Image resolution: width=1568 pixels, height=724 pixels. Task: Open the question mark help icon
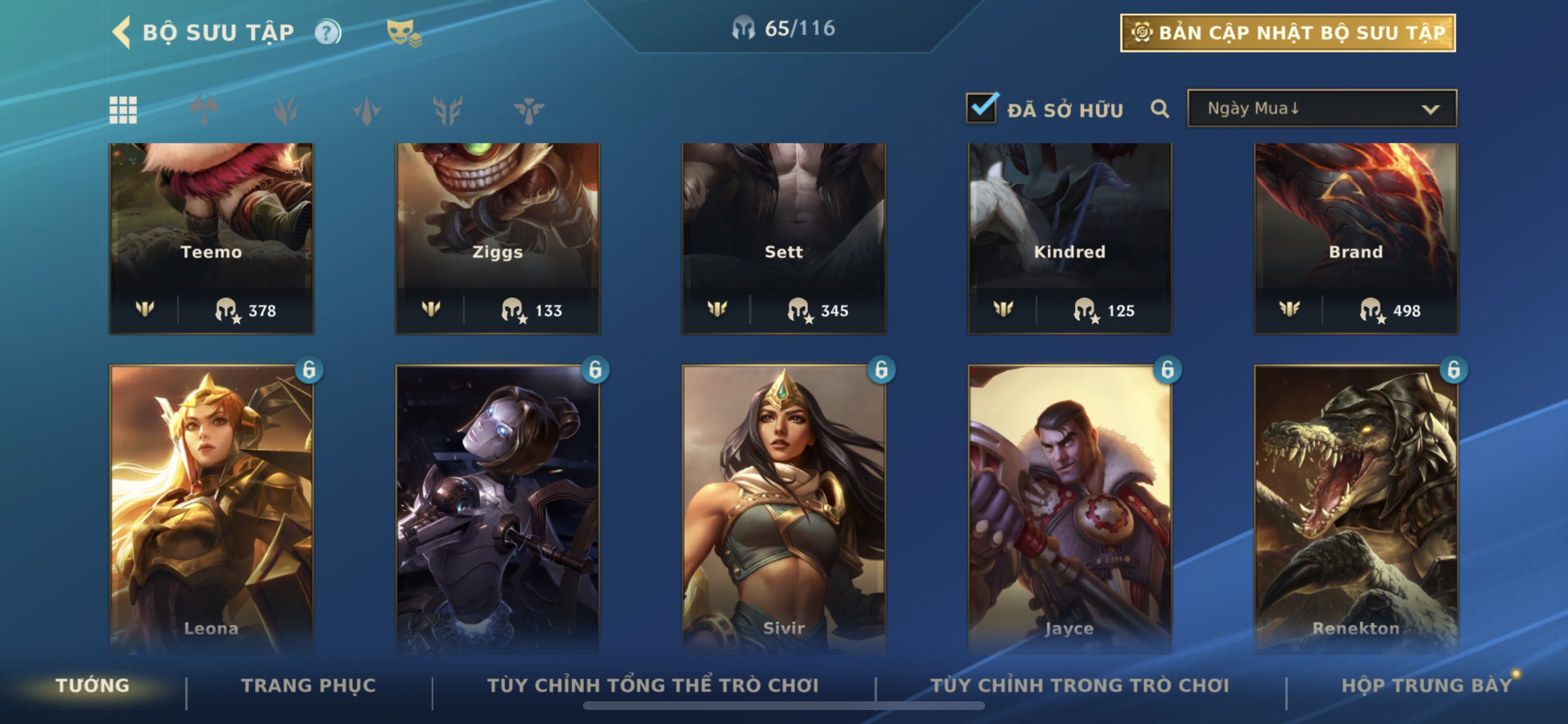[327, 31]
